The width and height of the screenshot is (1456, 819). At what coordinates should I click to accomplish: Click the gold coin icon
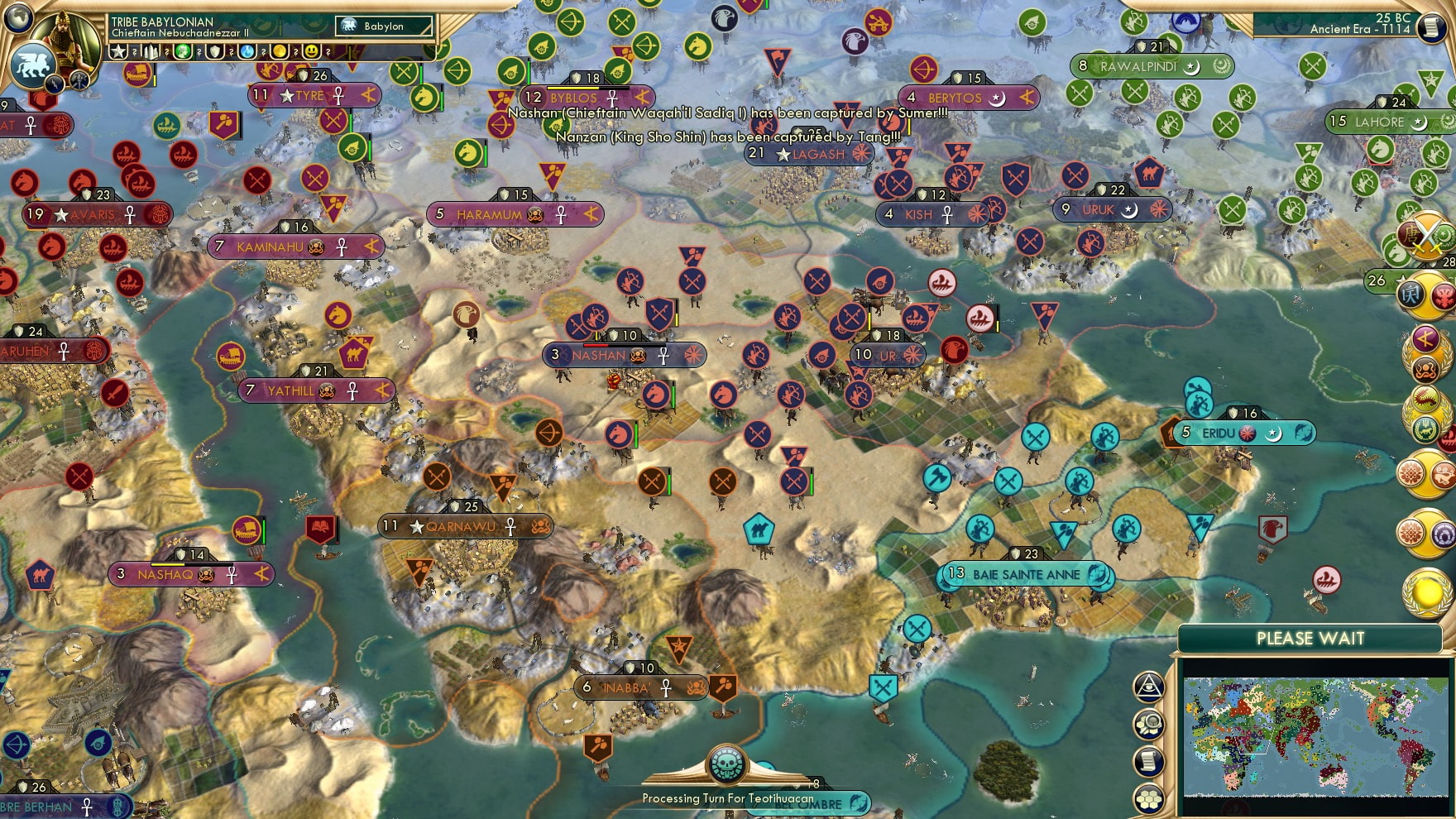tap(280, 51)
